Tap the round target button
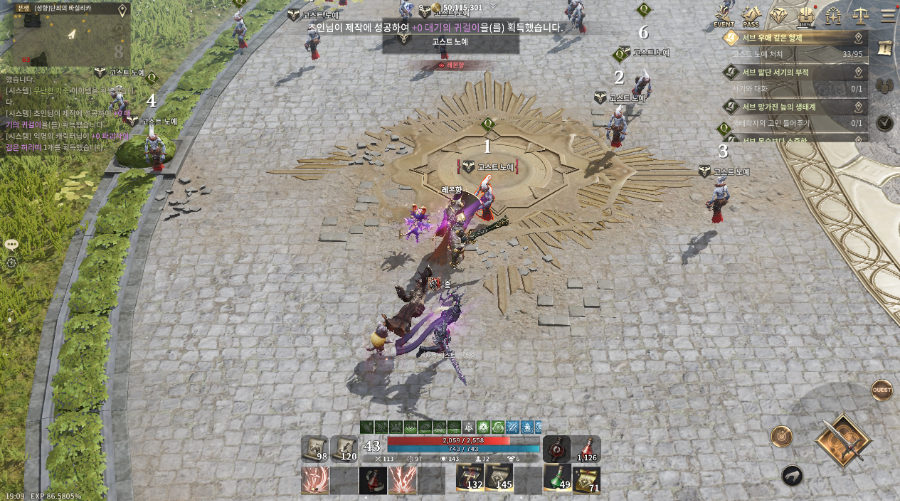 [780, 436]
